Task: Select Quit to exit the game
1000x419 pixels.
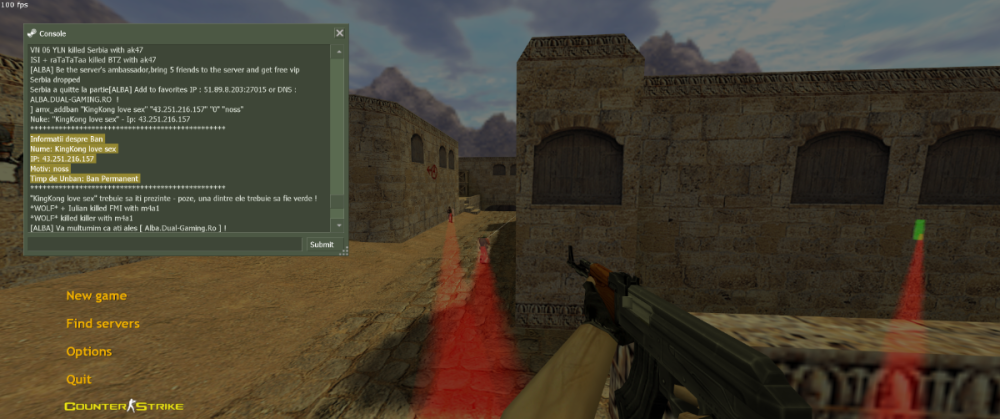Action: (x=78, y=380)
